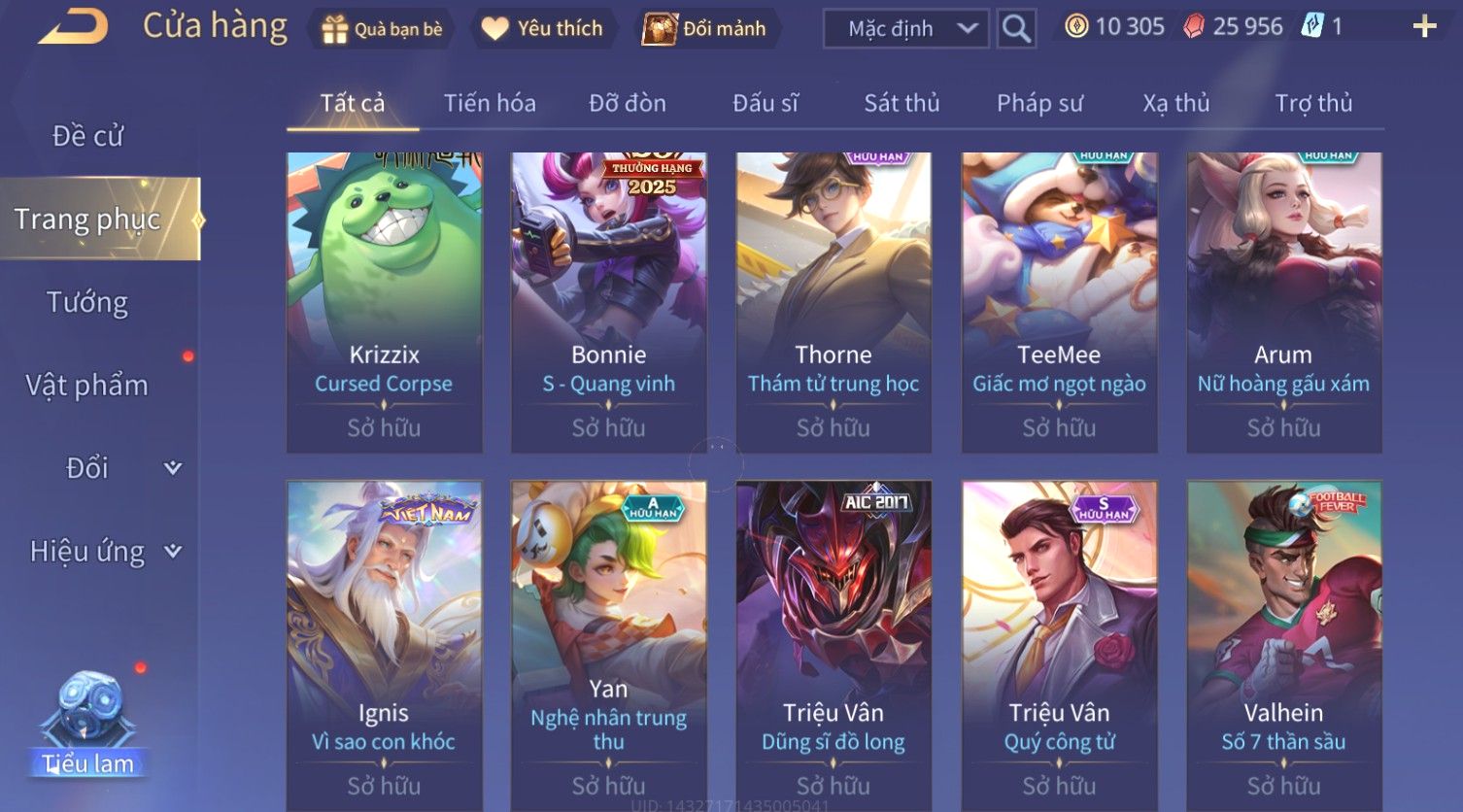Screen dimensions: 1463x812
Task: Open the Vật phẩm shop section
Action: point(87,386)
